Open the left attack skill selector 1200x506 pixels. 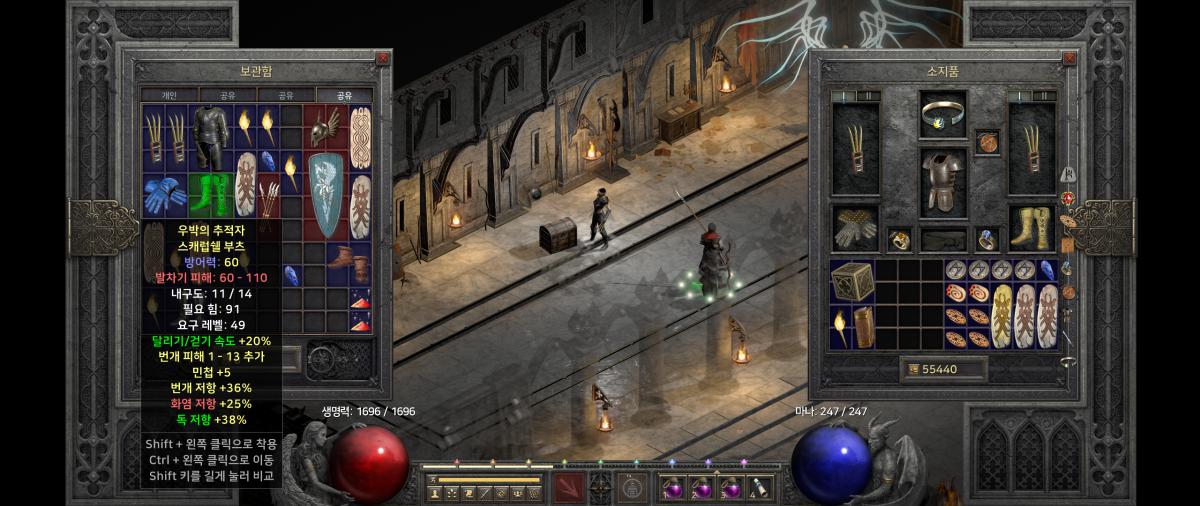(x=572, y=487)
